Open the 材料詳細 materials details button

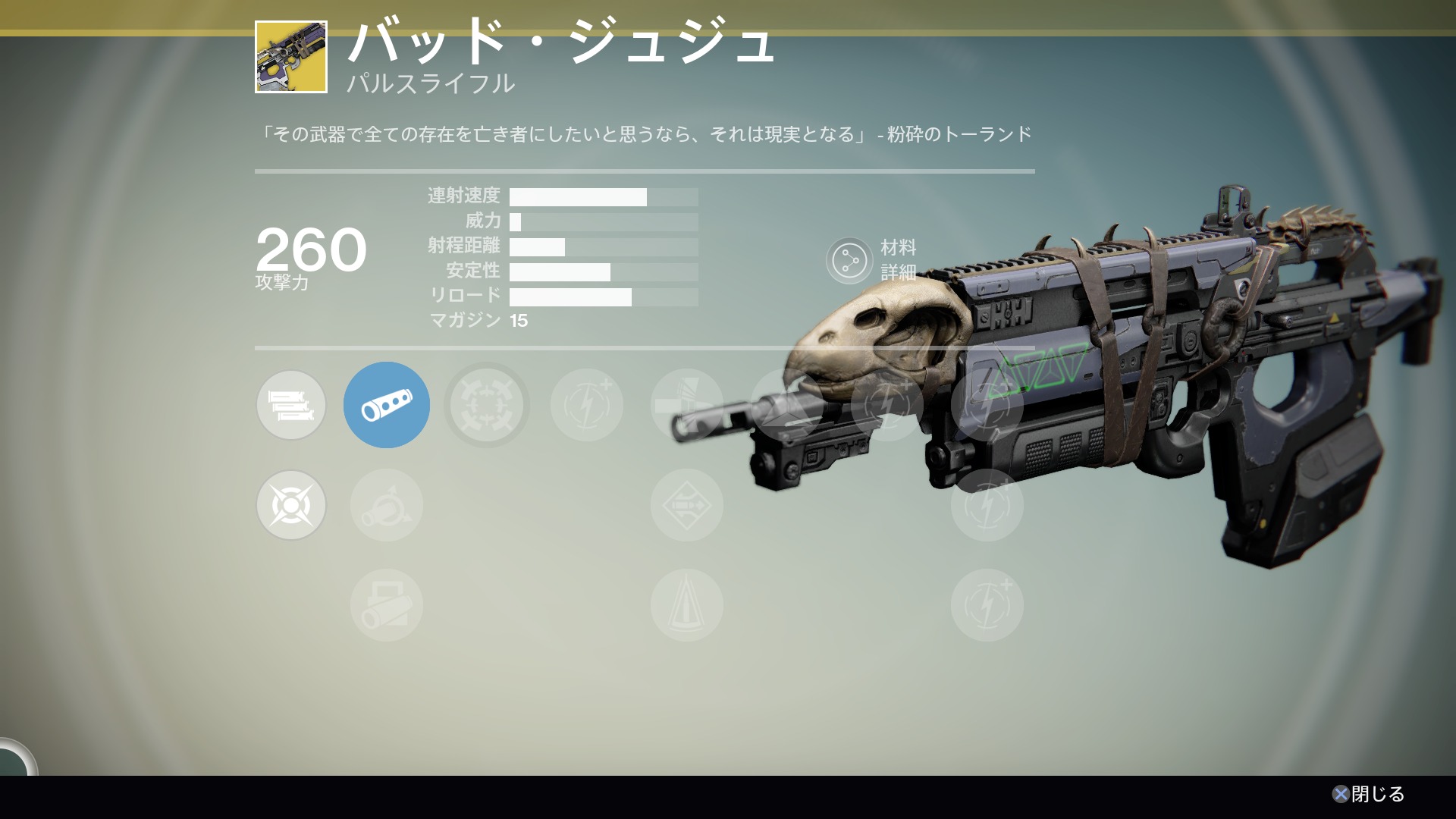849,261
